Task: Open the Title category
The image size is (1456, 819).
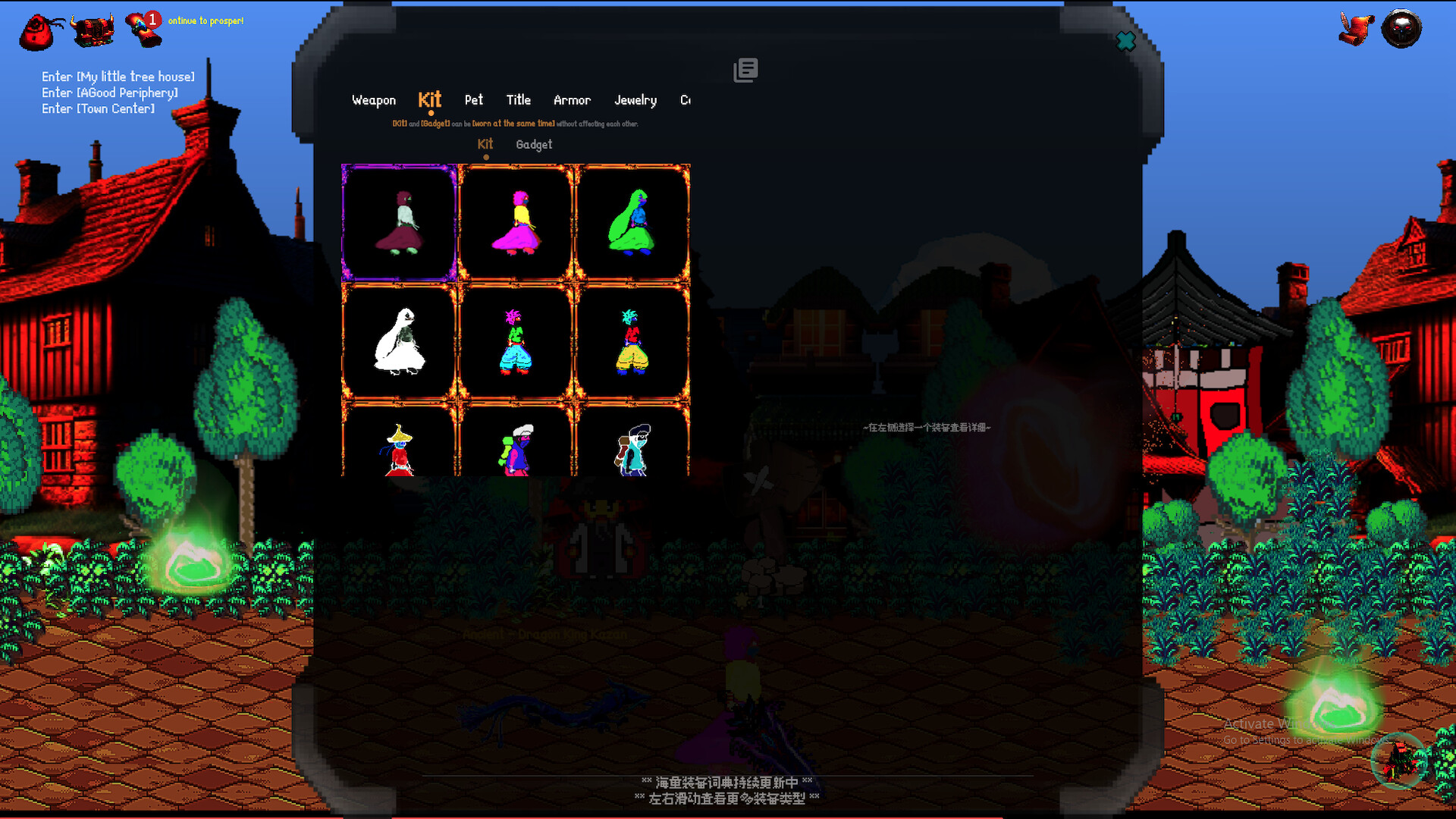Action: (518, 99)
